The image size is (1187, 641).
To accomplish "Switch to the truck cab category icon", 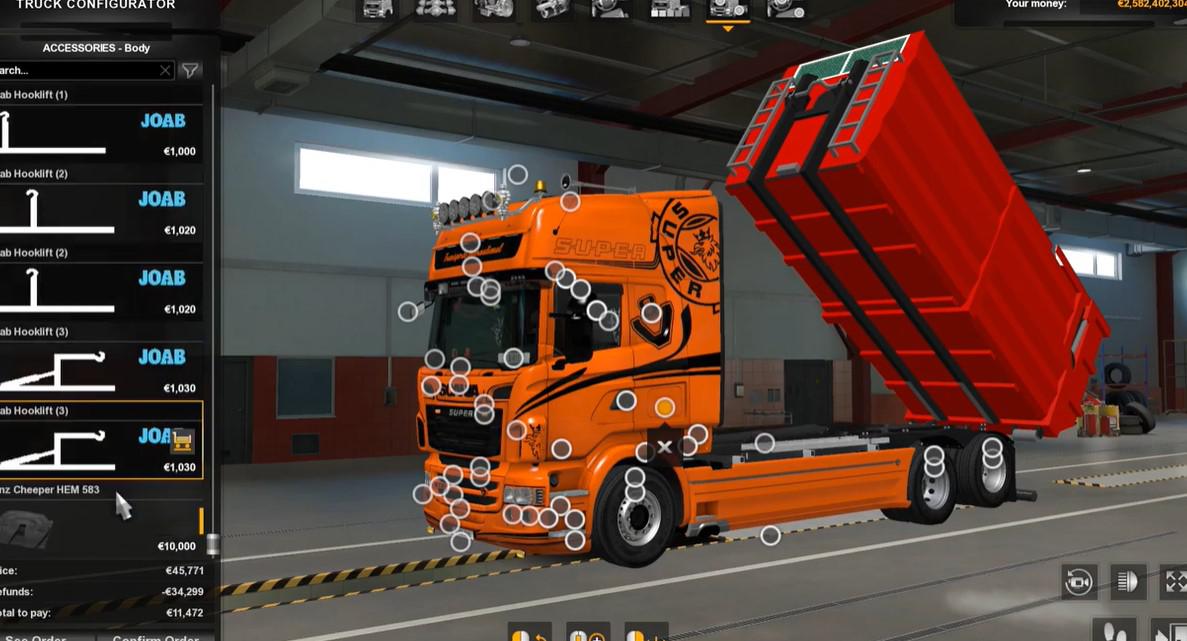I will click(378, 10).
